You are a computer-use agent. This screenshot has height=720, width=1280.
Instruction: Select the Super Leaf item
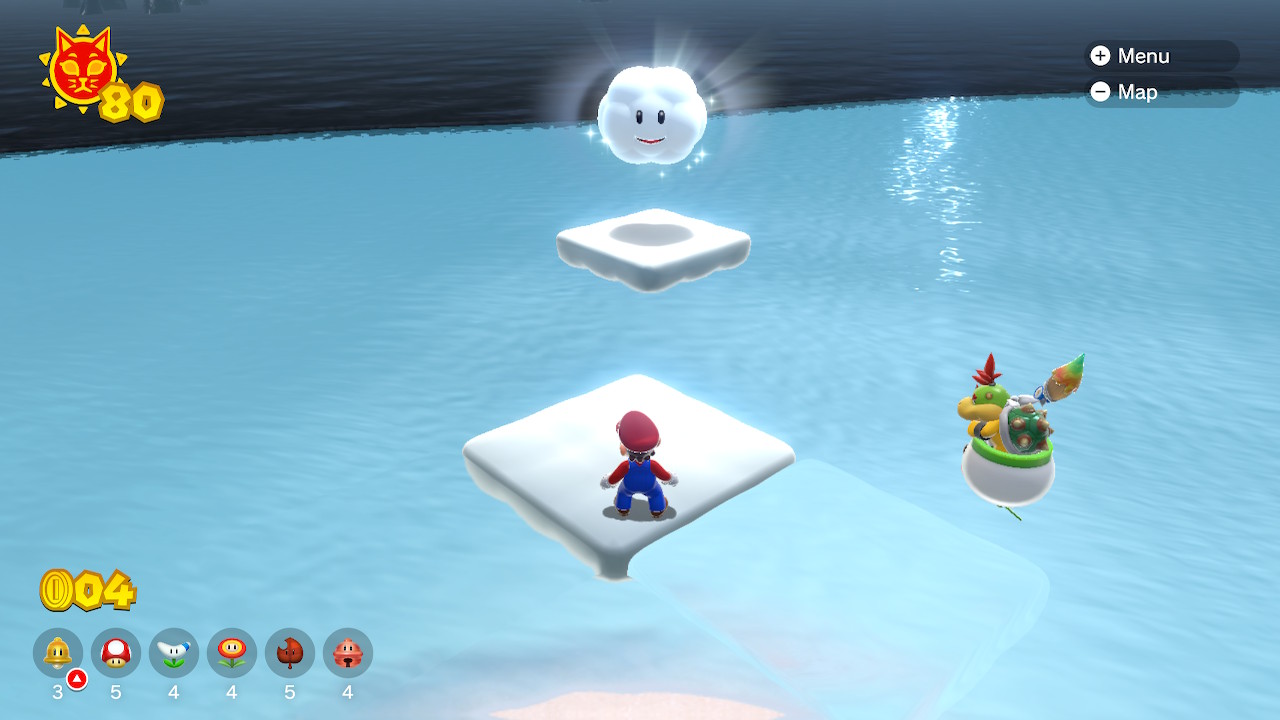(x=290, y=653)
